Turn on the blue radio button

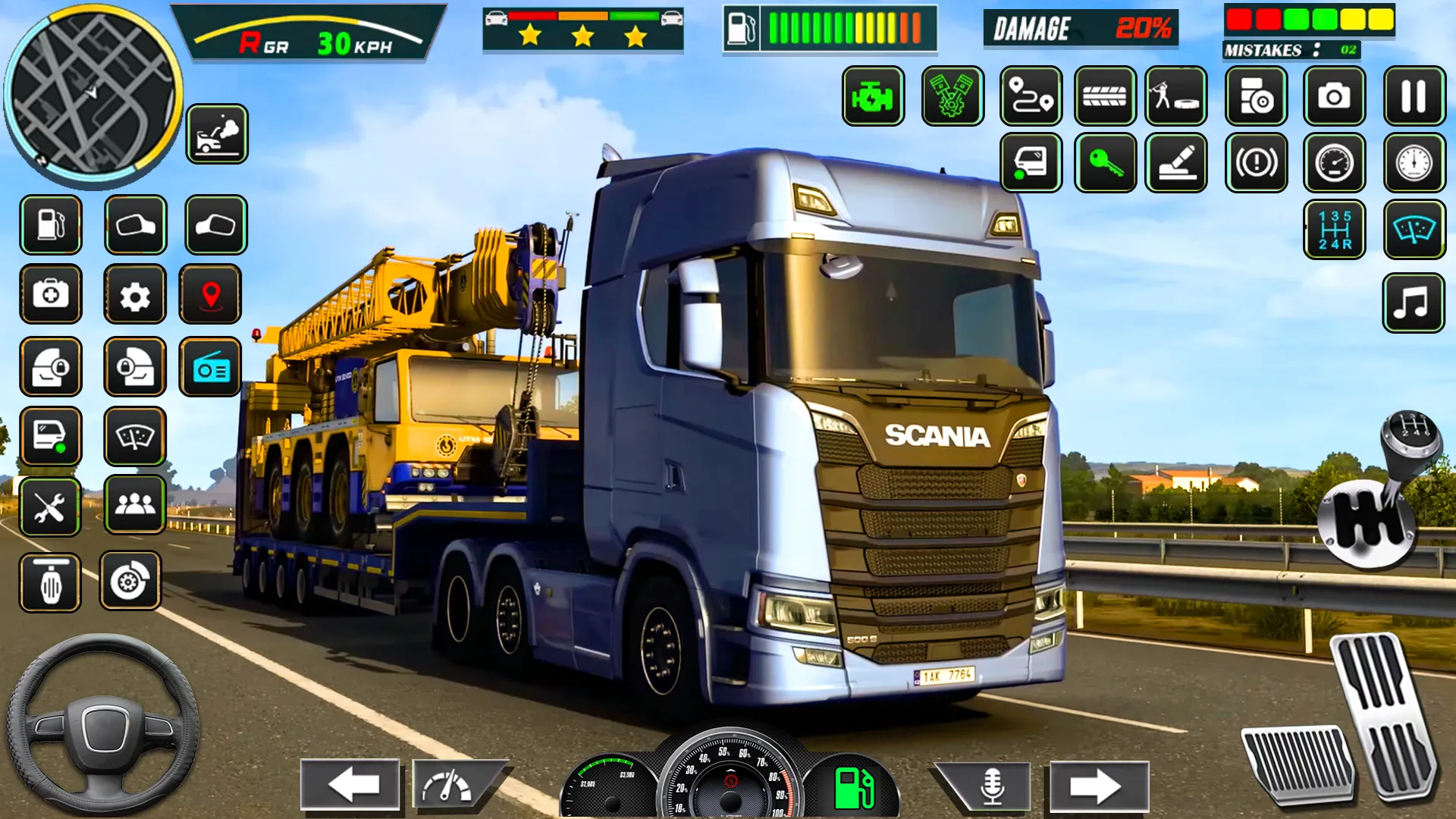coord(210,369)
